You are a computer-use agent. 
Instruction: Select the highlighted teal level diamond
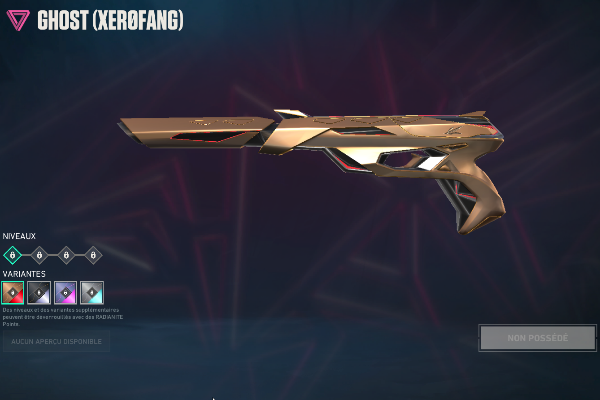point(13,255)
